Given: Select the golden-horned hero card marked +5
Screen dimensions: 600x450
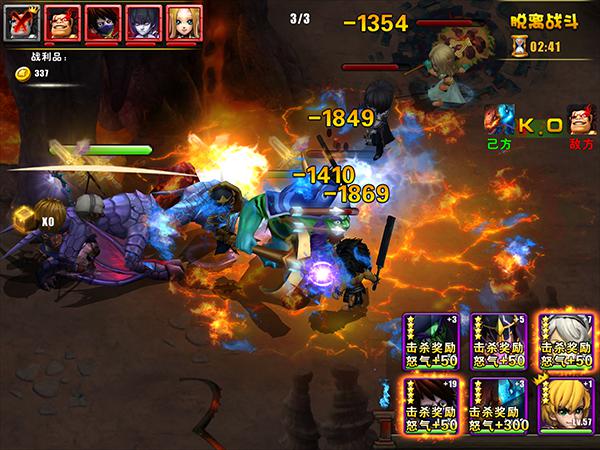Looking at the screenshot, I should coord(499,342).
